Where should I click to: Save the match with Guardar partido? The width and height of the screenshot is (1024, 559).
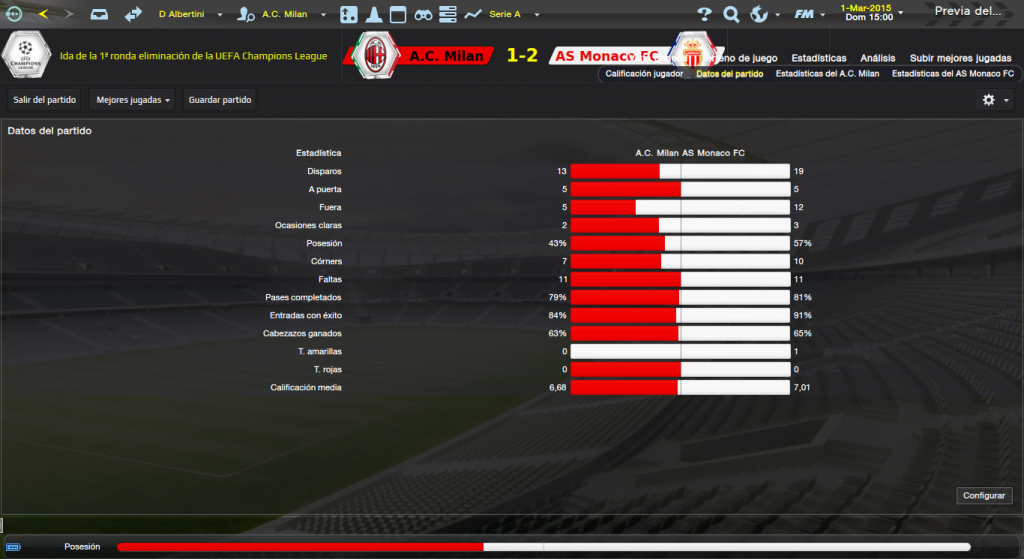(220, 100)
